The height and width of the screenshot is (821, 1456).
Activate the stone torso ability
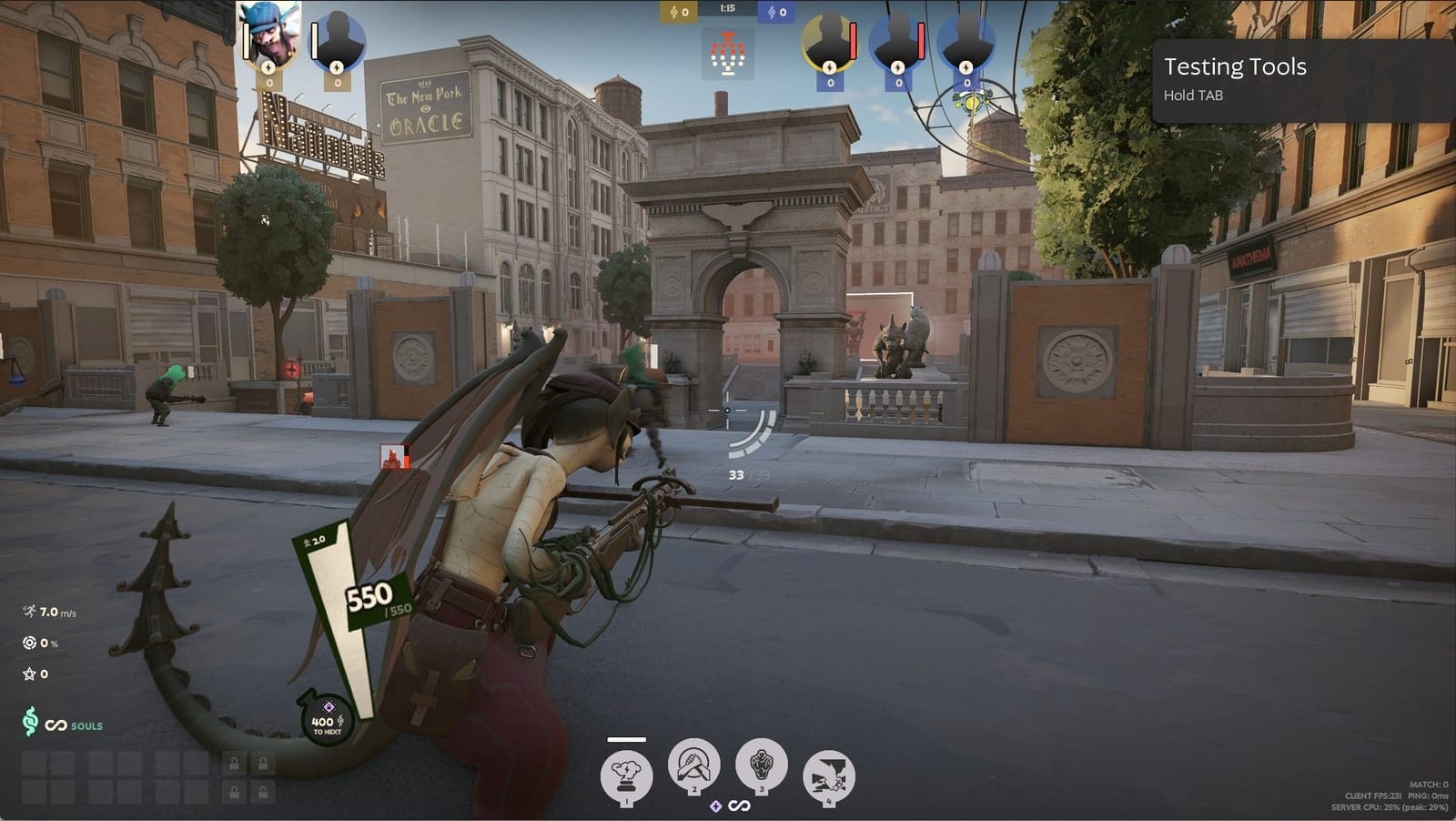point(761,765)
